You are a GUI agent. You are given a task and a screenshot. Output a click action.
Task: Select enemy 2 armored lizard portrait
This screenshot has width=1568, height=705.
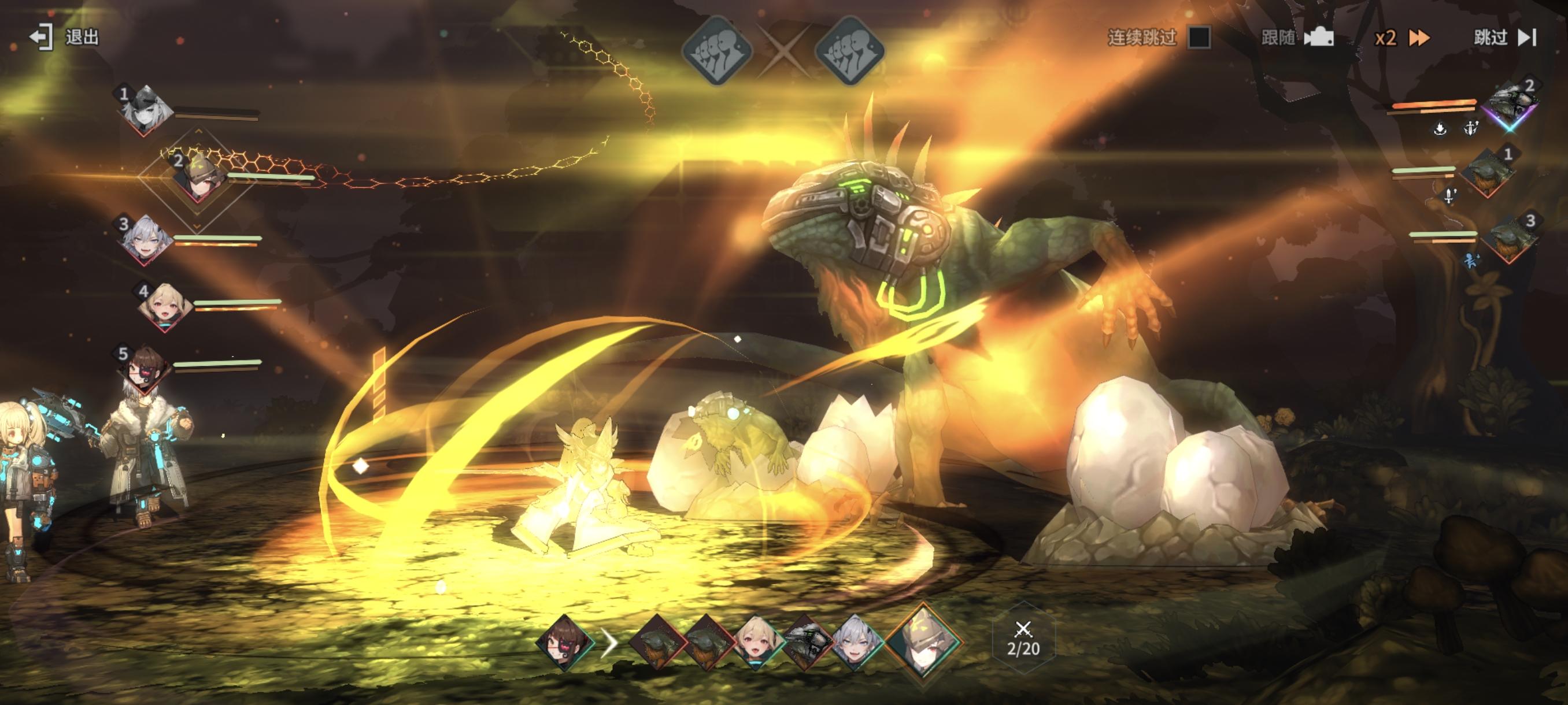(x=1511, y=105)
